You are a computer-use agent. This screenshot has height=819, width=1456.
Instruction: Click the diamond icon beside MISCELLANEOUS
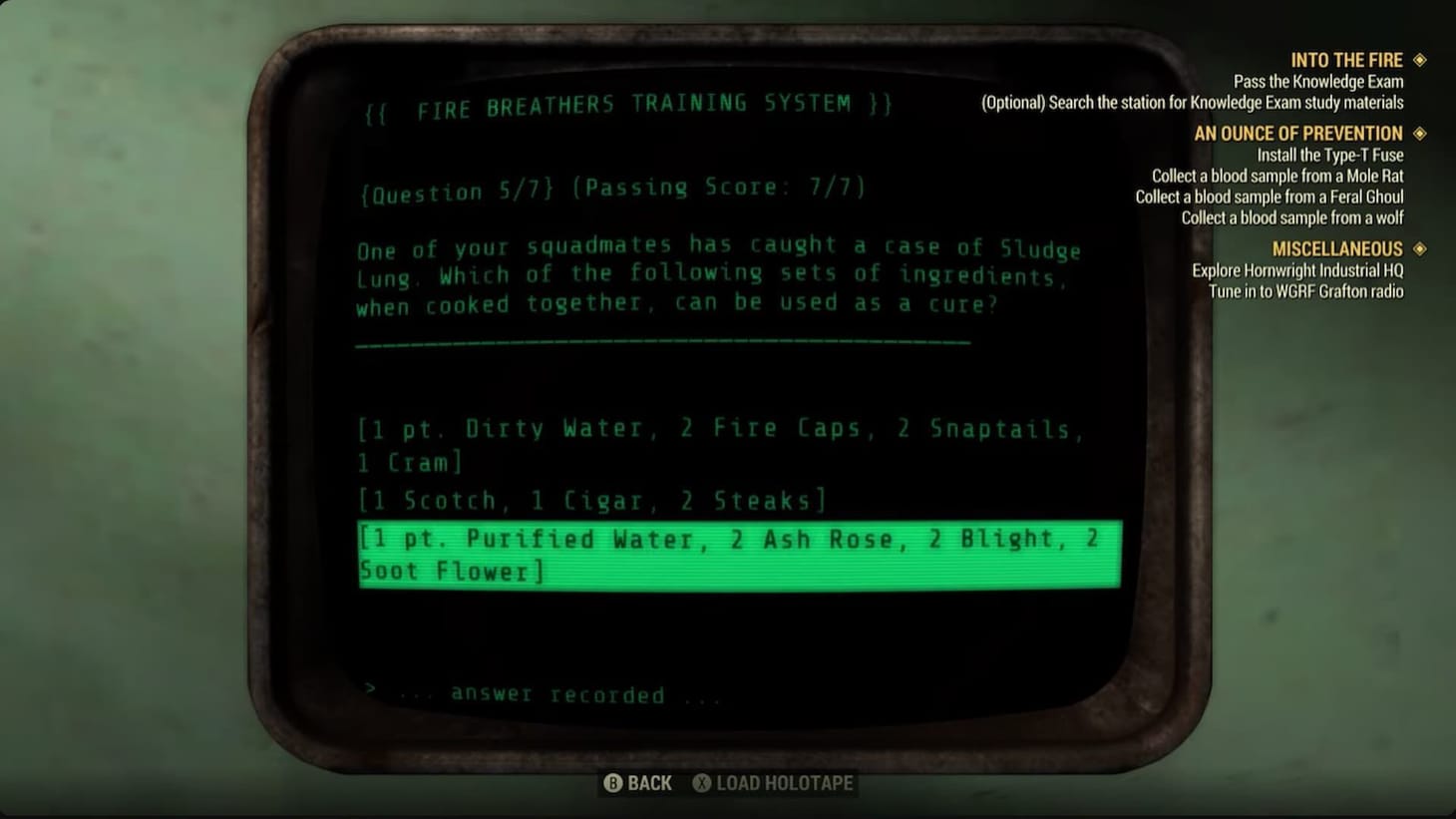click(1420, 248)
